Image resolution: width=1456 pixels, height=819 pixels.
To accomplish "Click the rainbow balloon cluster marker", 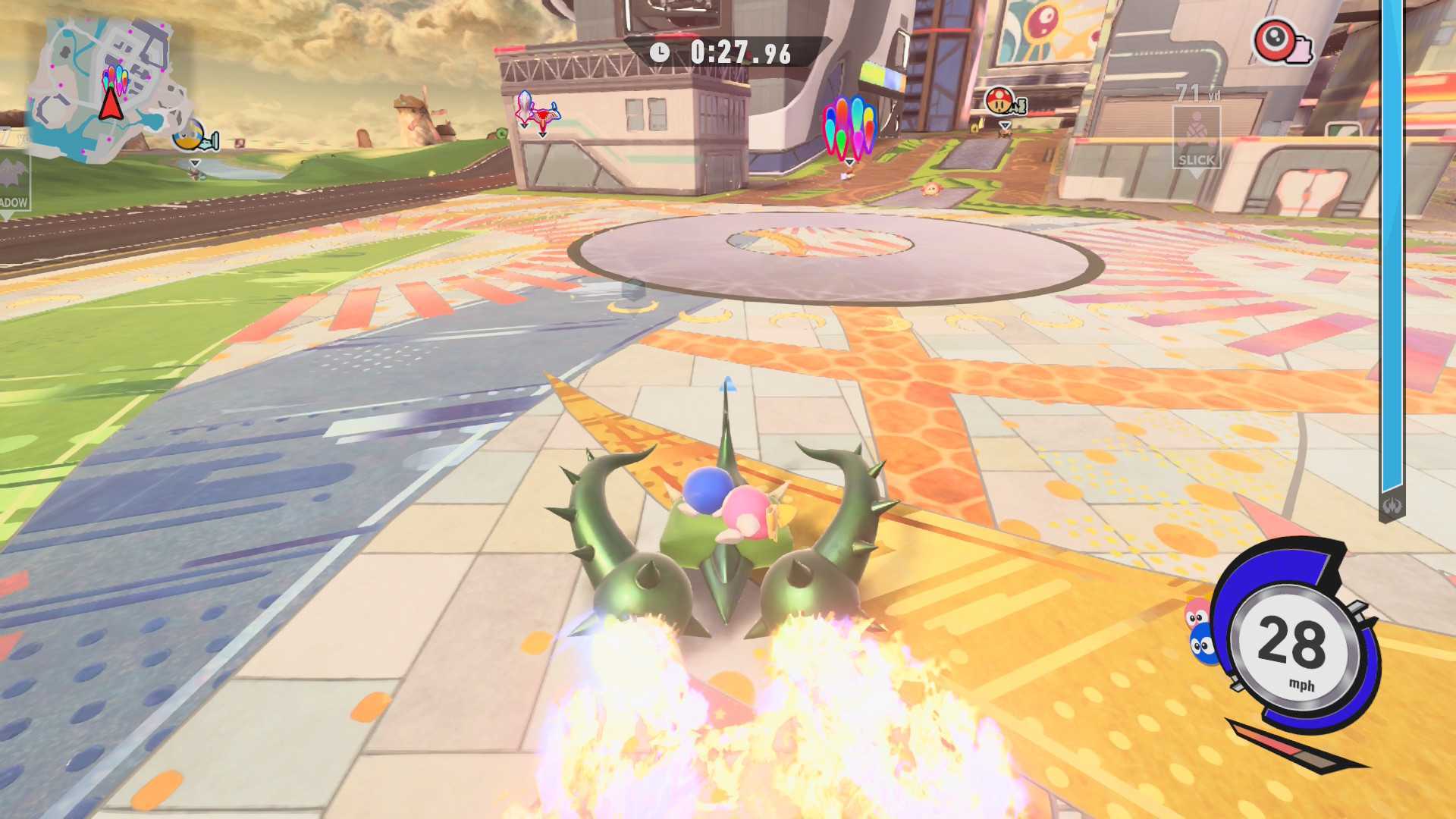I will (x=849, y=127).
